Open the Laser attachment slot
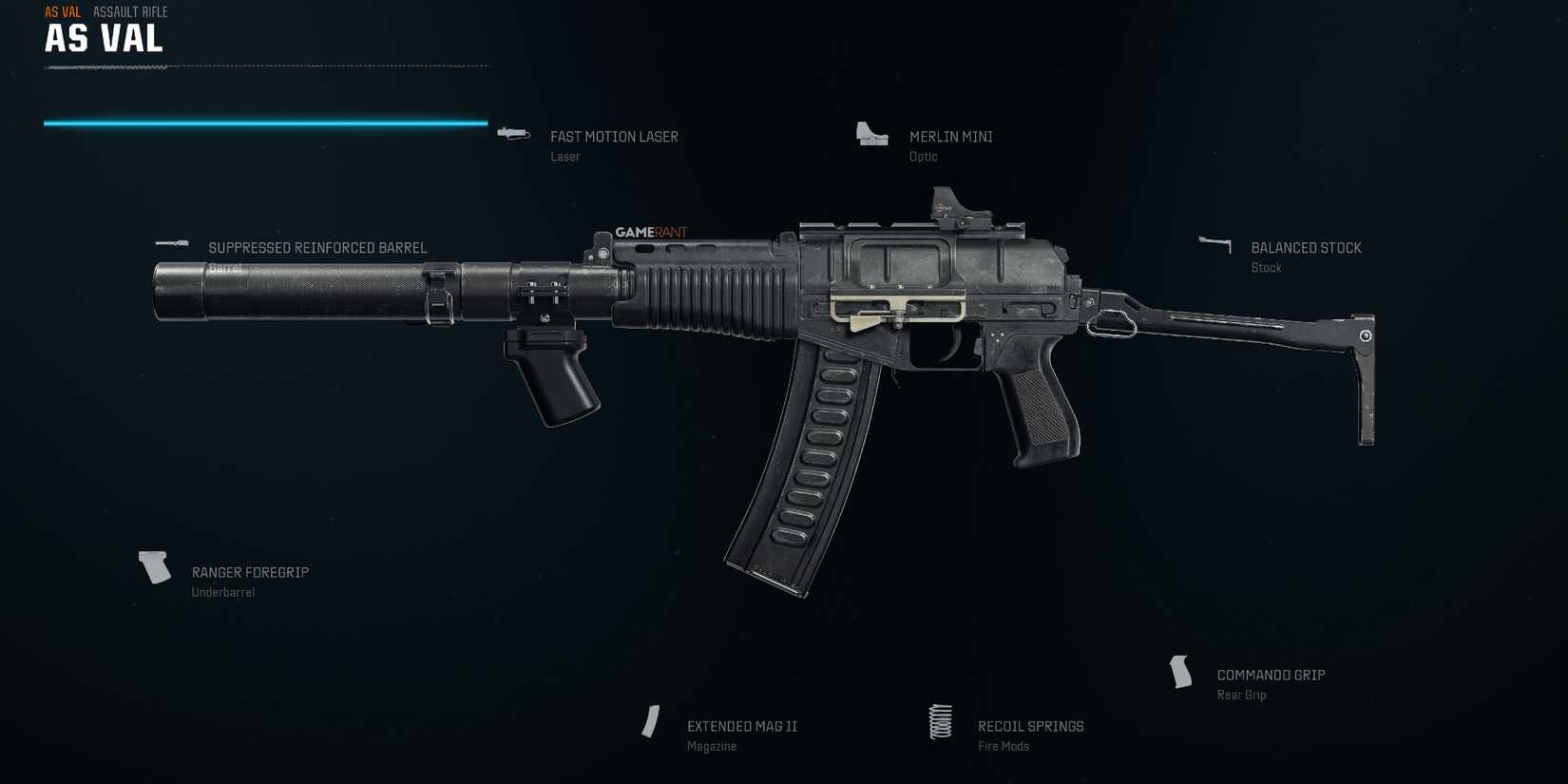The height and width of the screenshot is (784, 1568). 565,156
